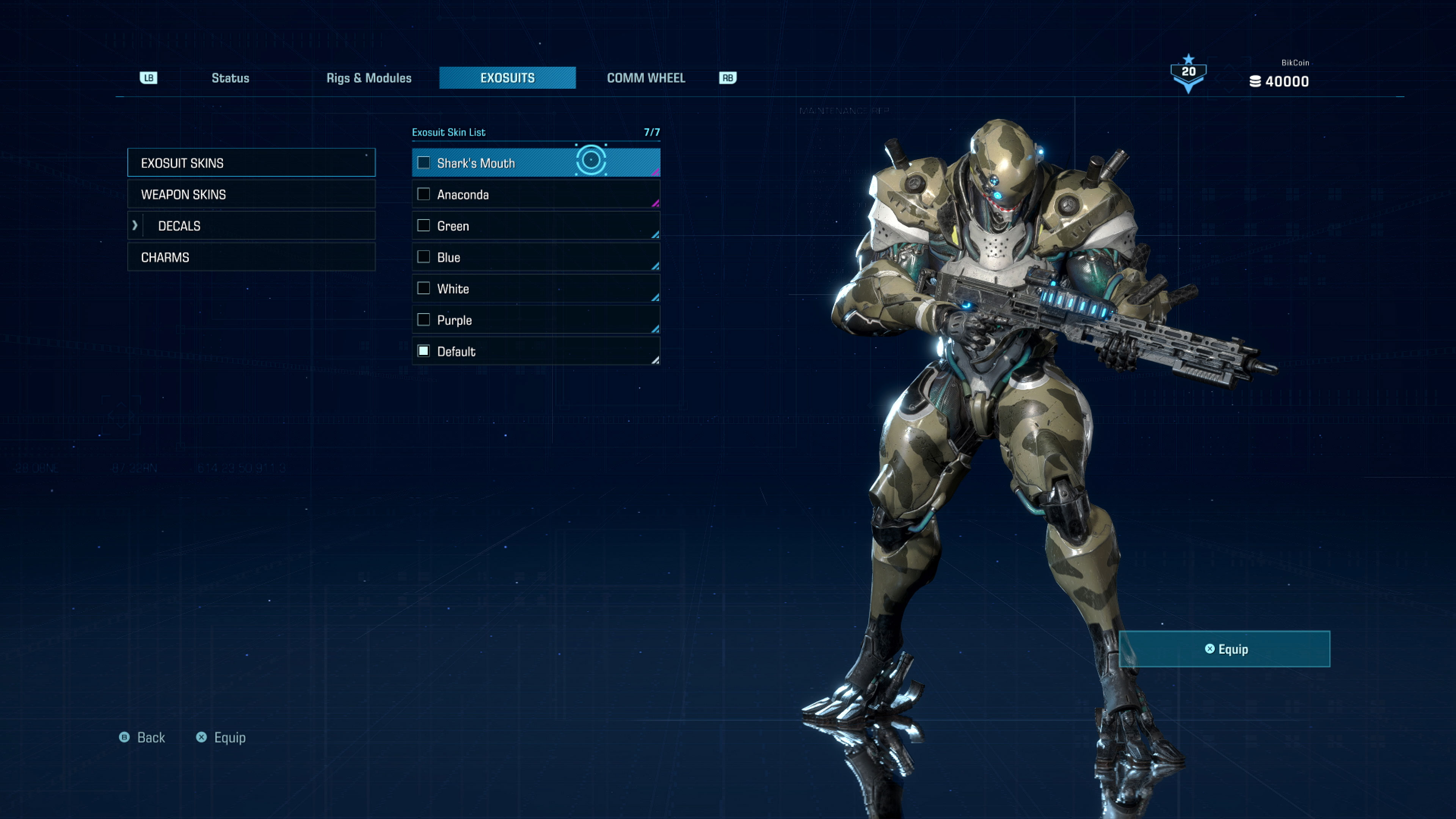Open the Rigs & Modules tab
Viewport: 1456px width, 819px height.
tap(369, 78)
